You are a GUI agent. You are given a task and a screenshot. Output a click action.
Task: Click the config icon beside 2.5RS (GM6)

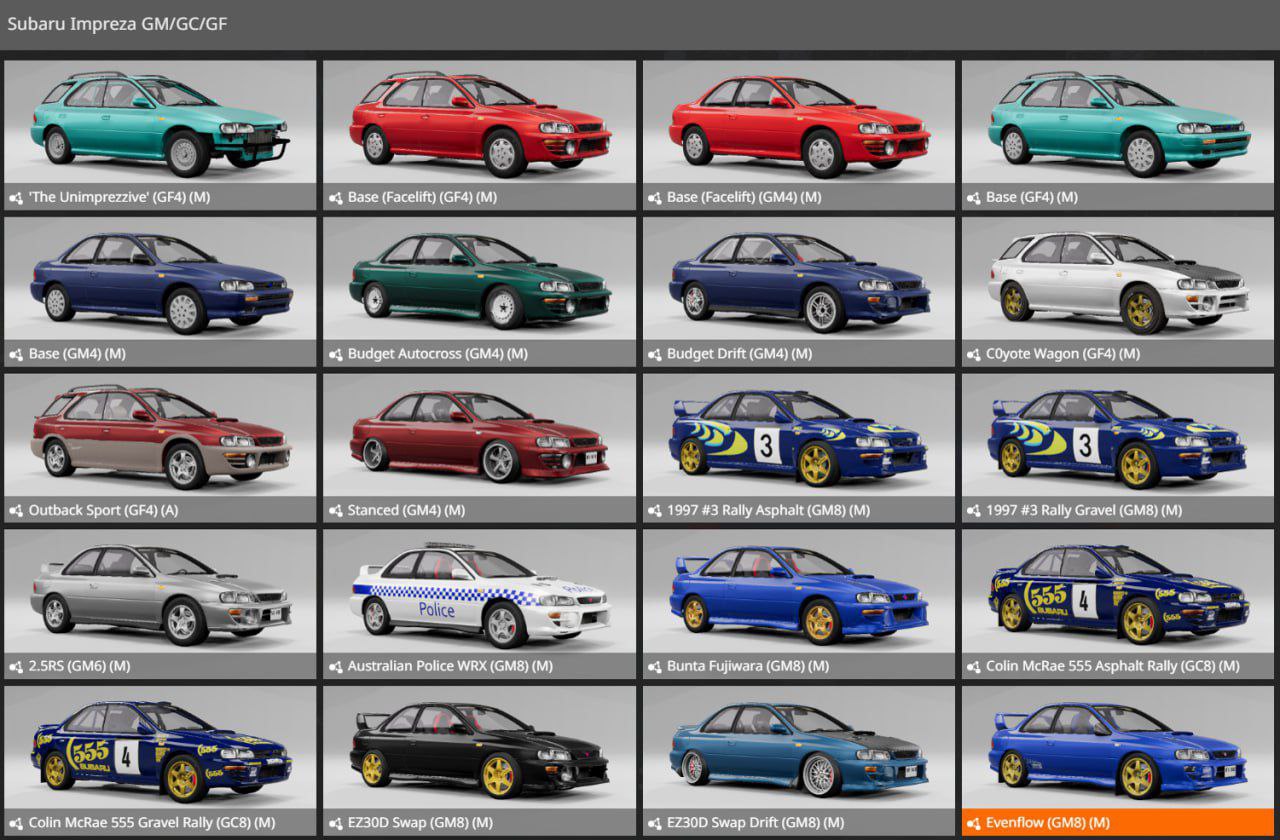(14, 665)
